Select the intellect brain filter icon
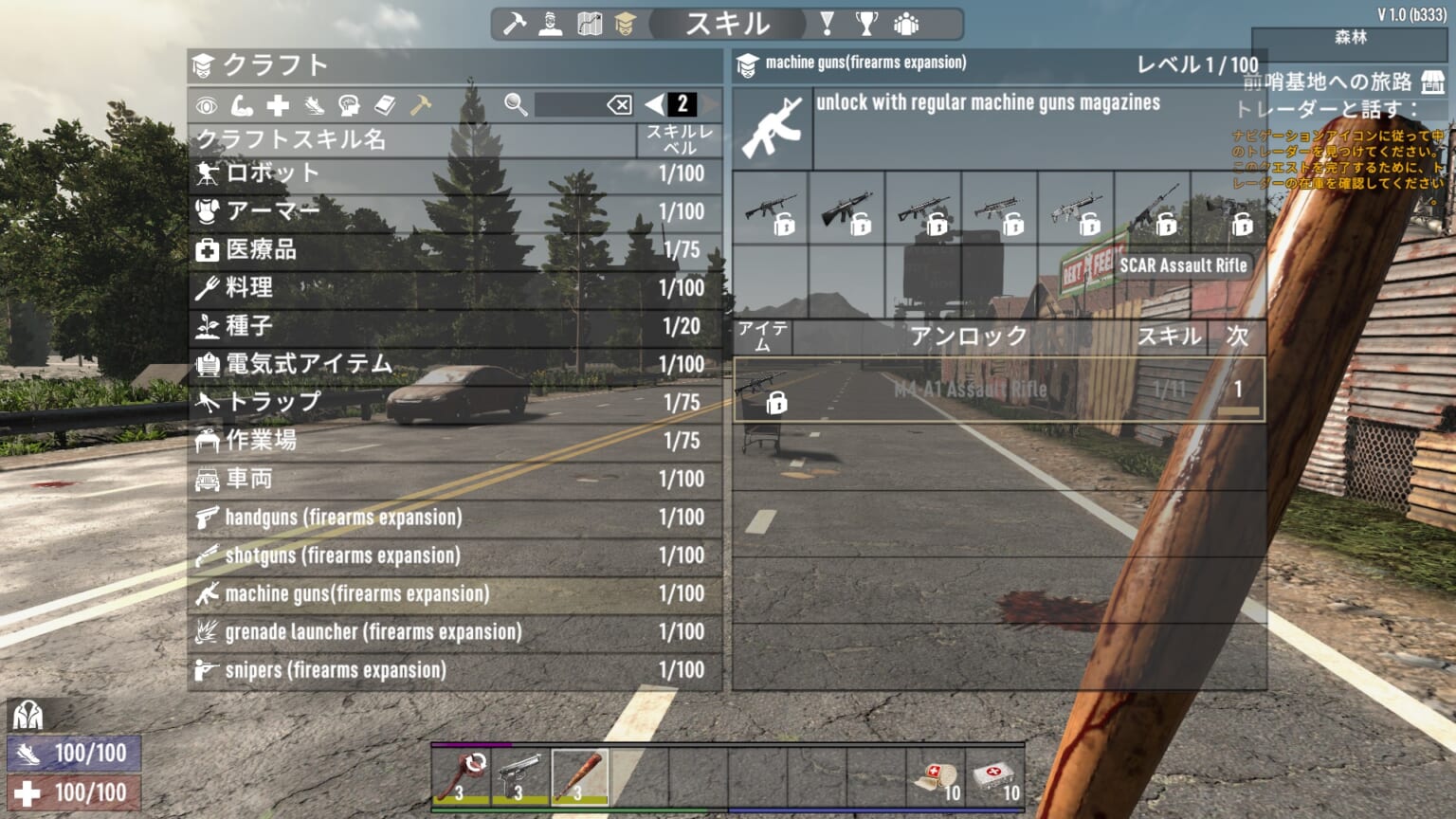 [347, 106]
